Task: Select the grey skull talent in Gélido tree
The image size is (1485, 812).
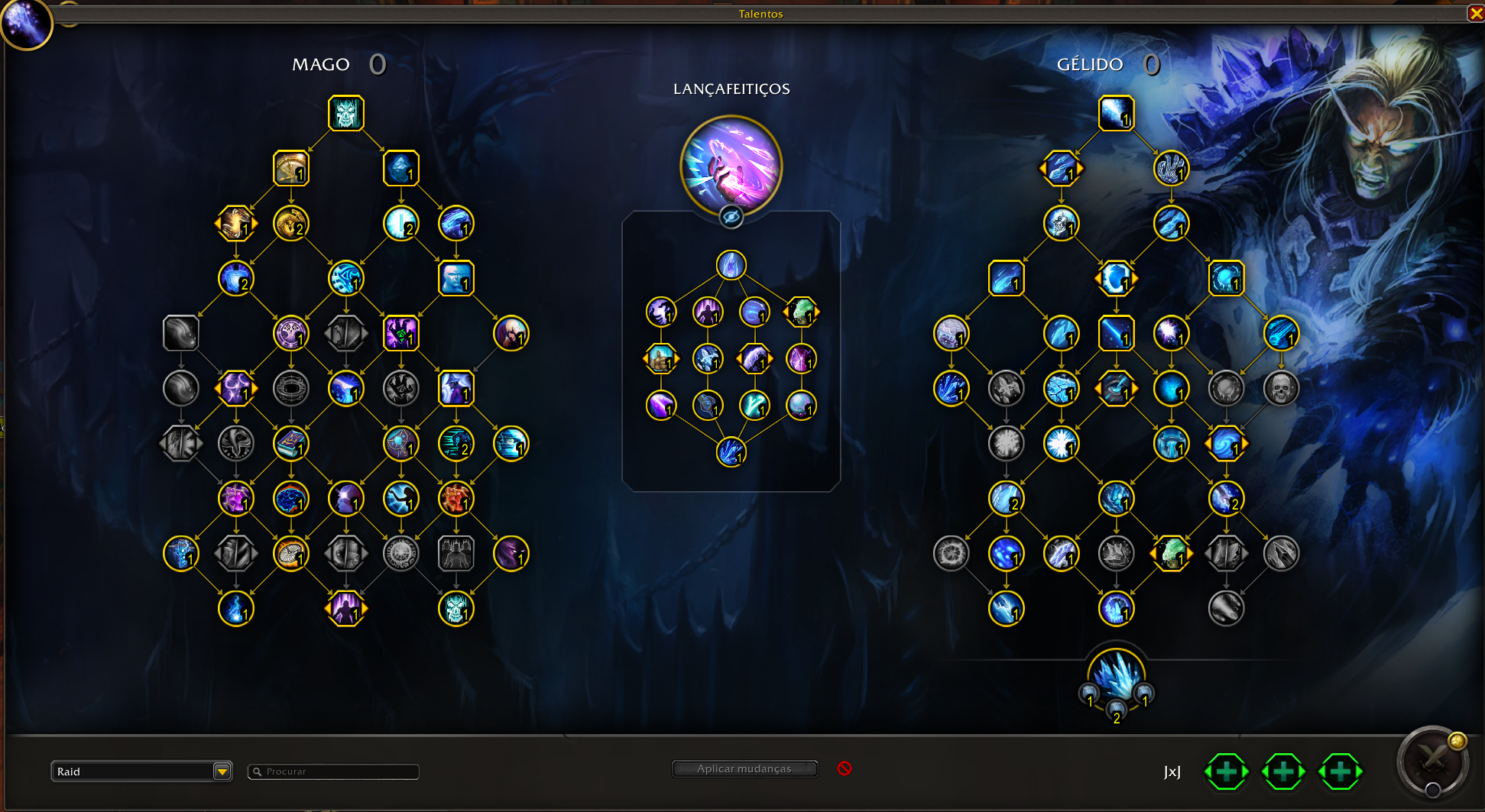Action: click(1281, 389)
